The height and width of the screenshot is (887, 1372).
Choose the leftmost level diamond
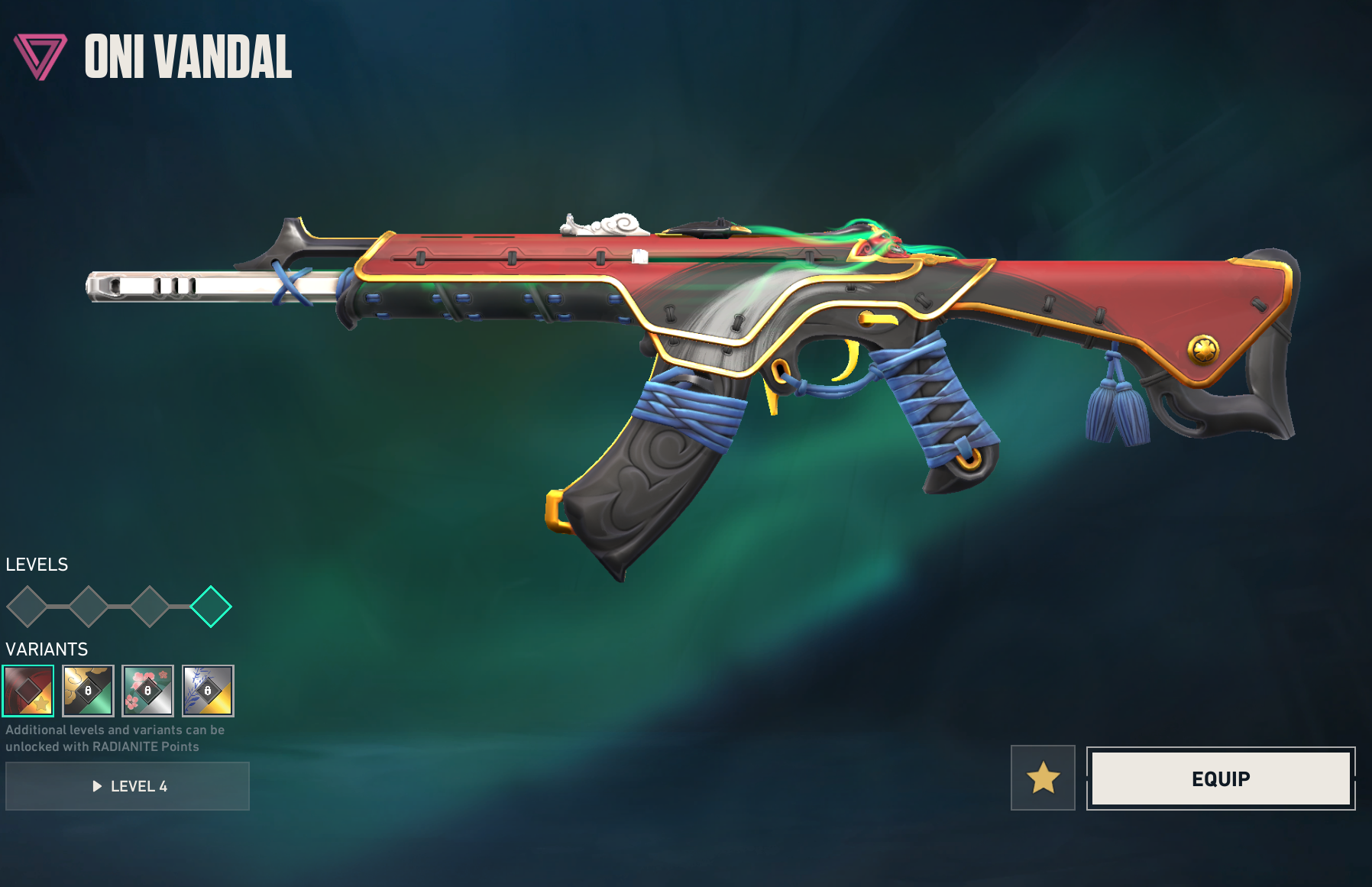28,607
